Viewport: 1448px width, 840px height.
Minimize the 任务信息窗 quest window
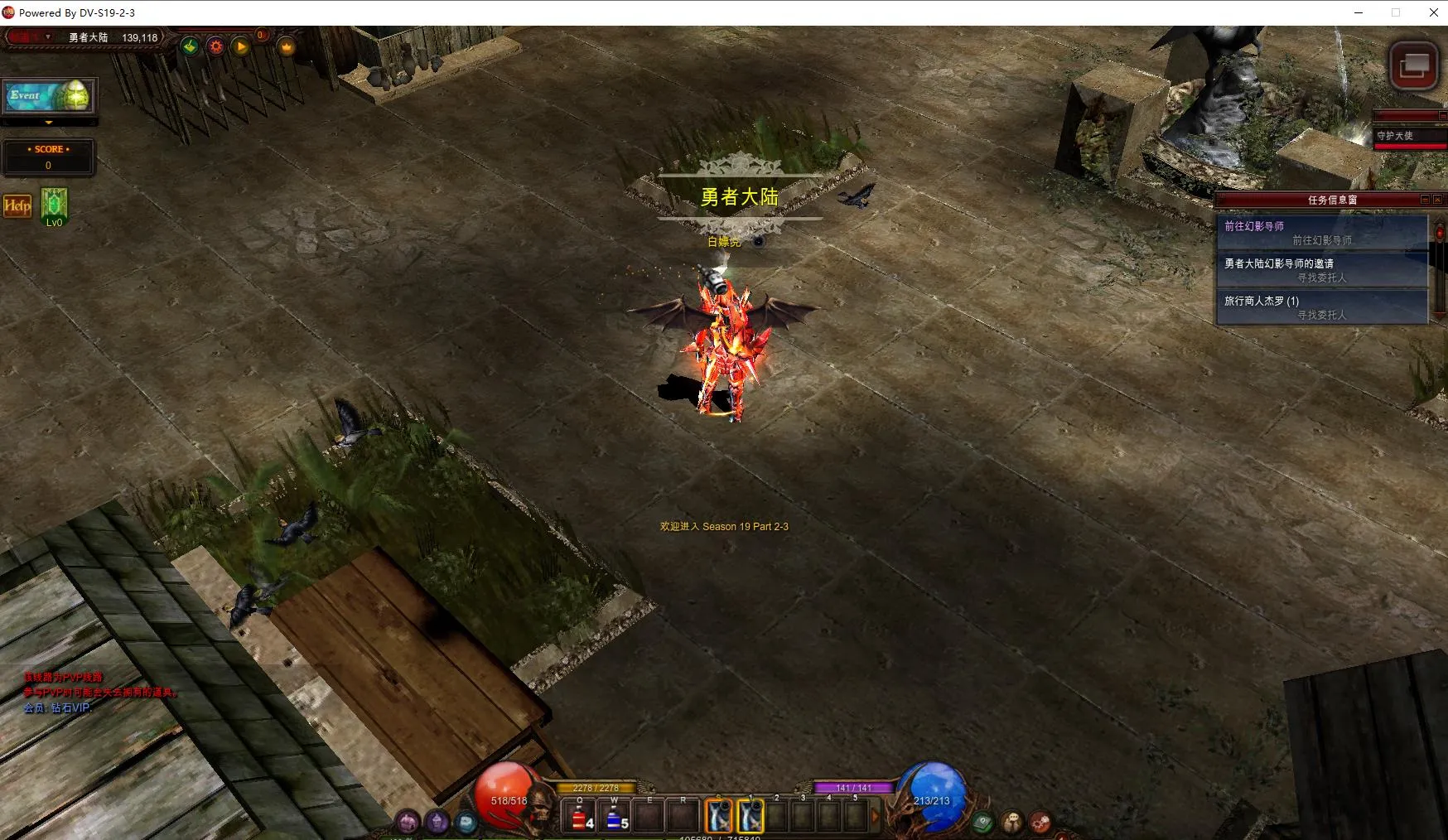coord(1425,200)
